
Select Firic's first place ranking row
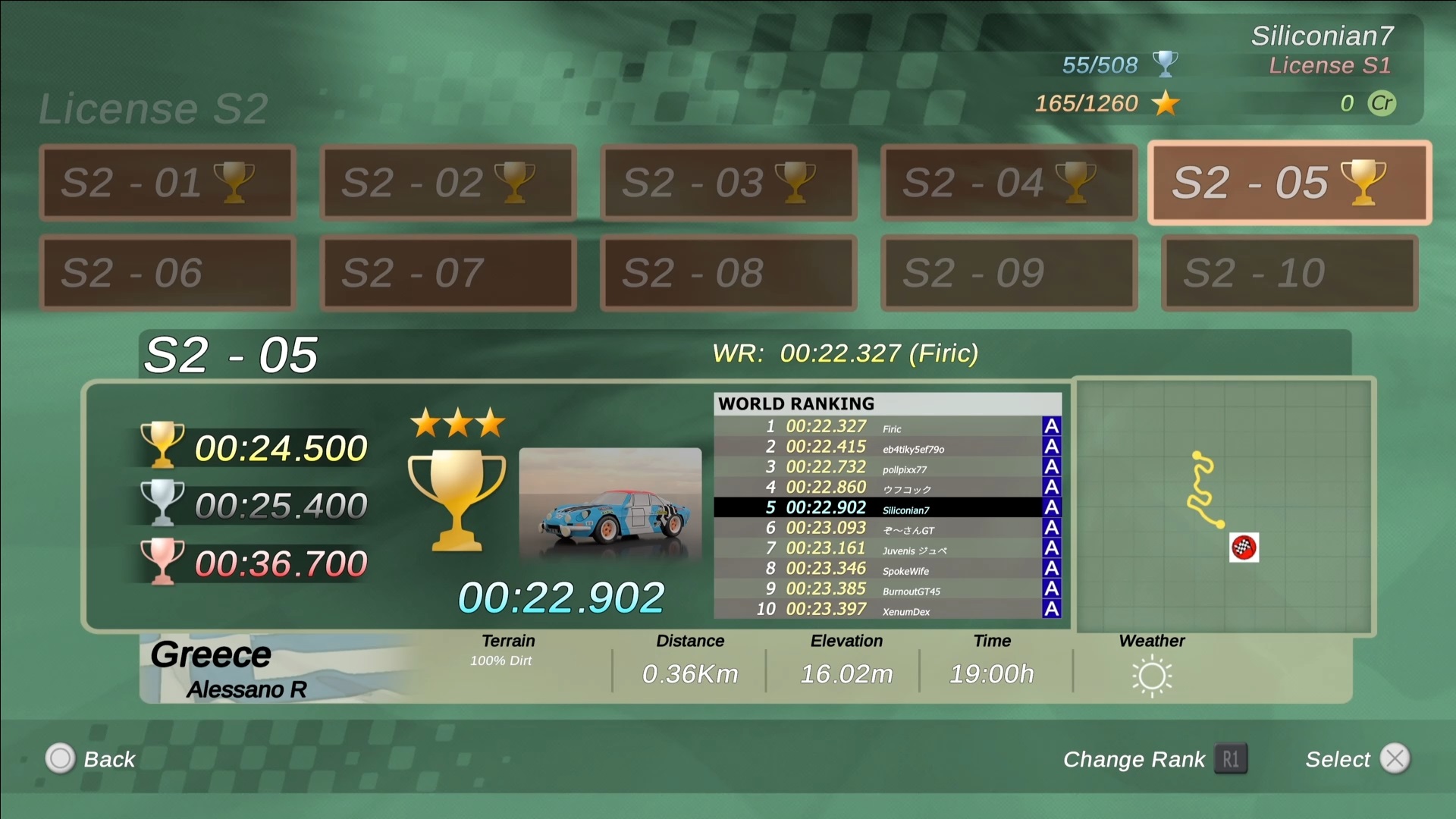(887, 427)
